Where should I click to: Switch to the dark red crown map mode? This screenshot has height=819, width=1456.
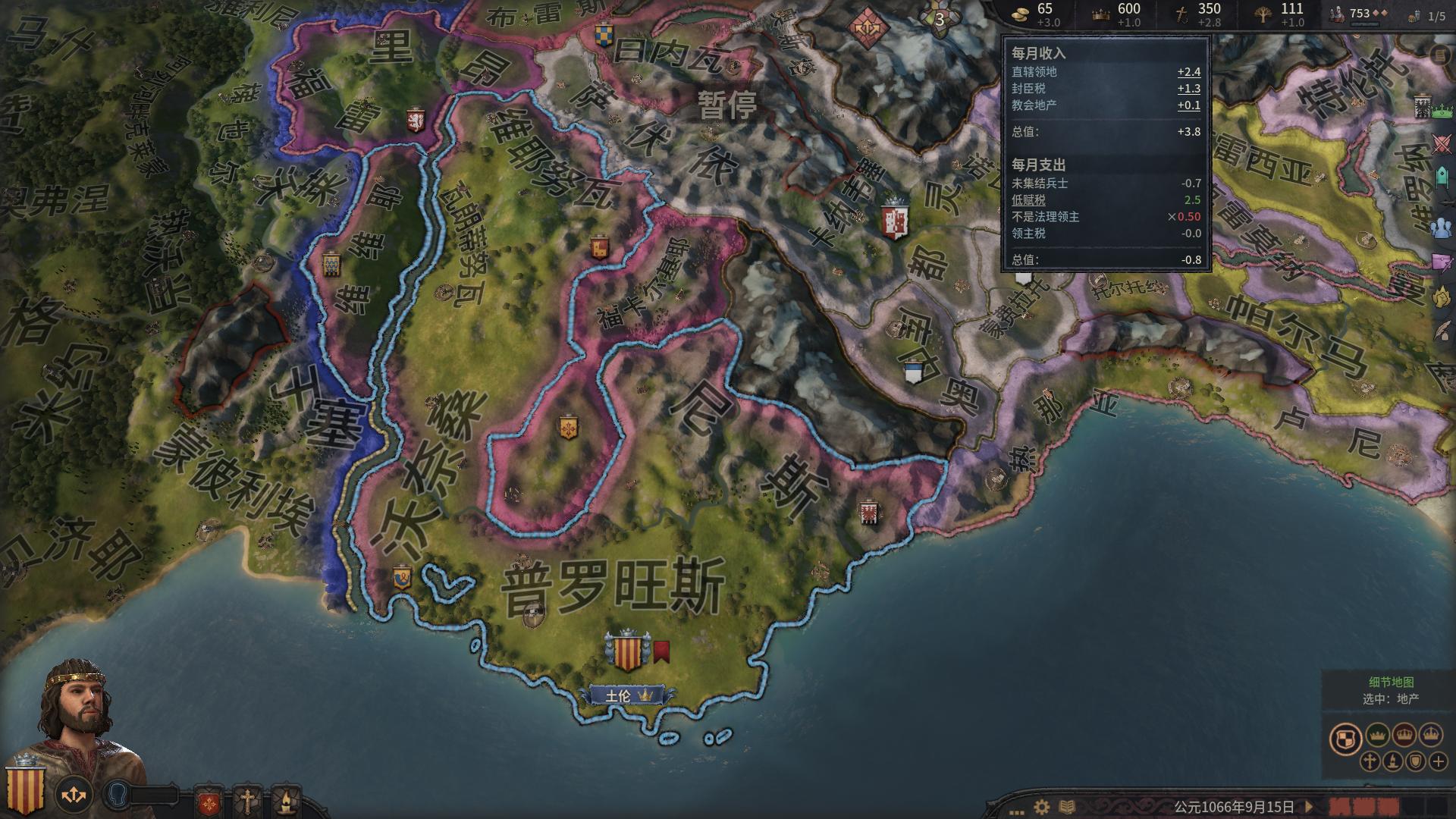click(x=1404, y=735)
